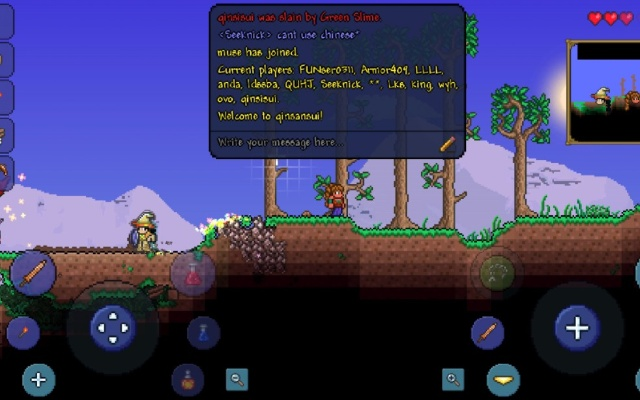
Task: Zoom out with the minus magnifier button
Action: click(237, 379)
